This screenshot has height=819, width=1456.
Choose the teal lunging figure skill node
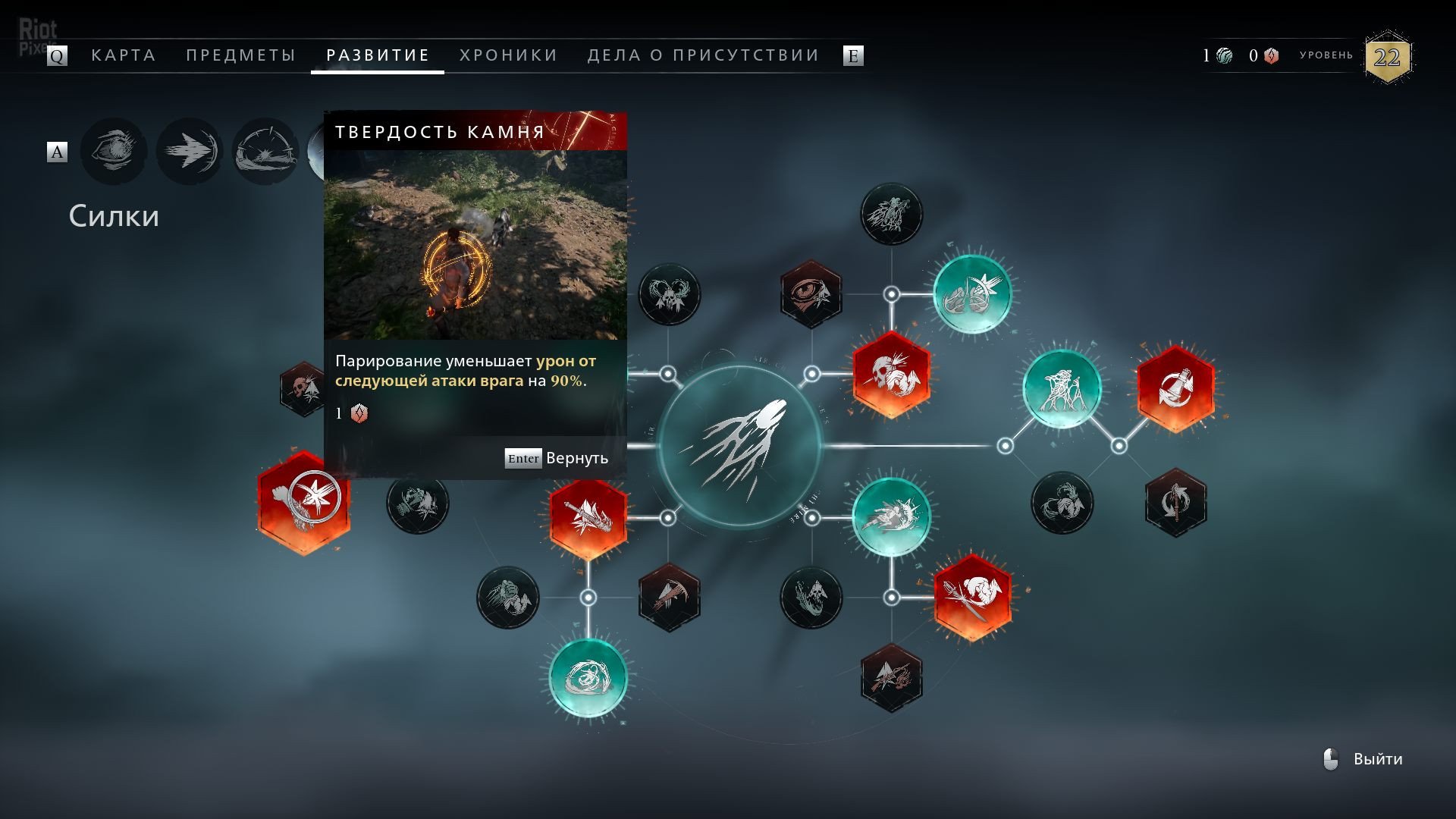point(891,517)
